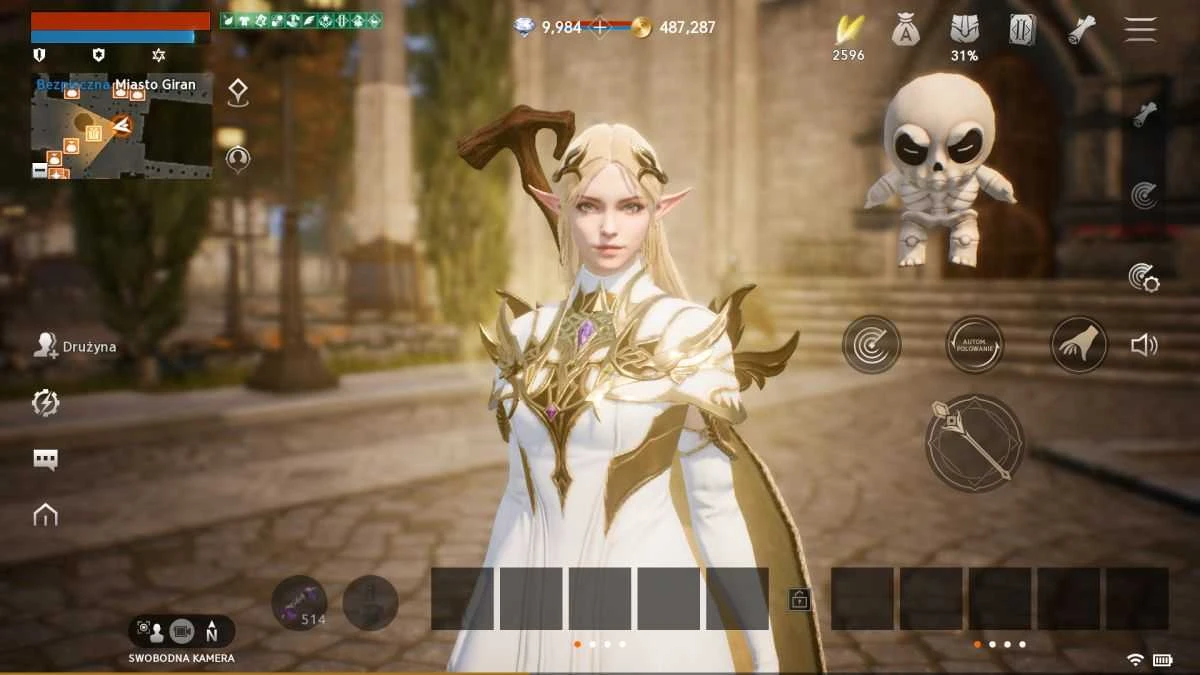Image resolution: width=1200 pixels, height=675 pixels.
Task: Activate the round target-scan button
Action: [871, 345]
